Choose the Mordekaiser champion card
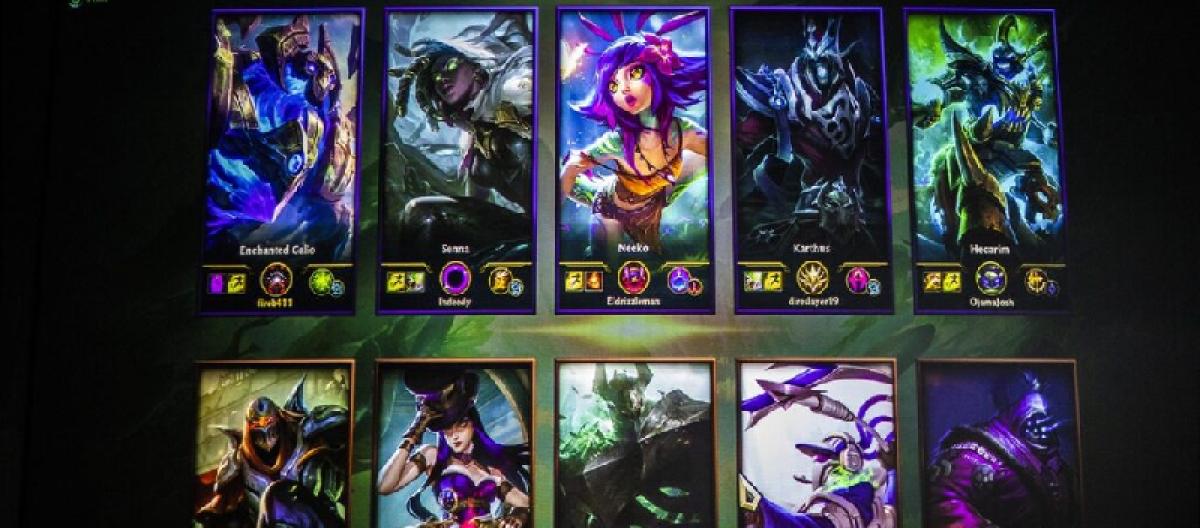The height and width of the screenshot is (528, 1200). pos(635,445)
